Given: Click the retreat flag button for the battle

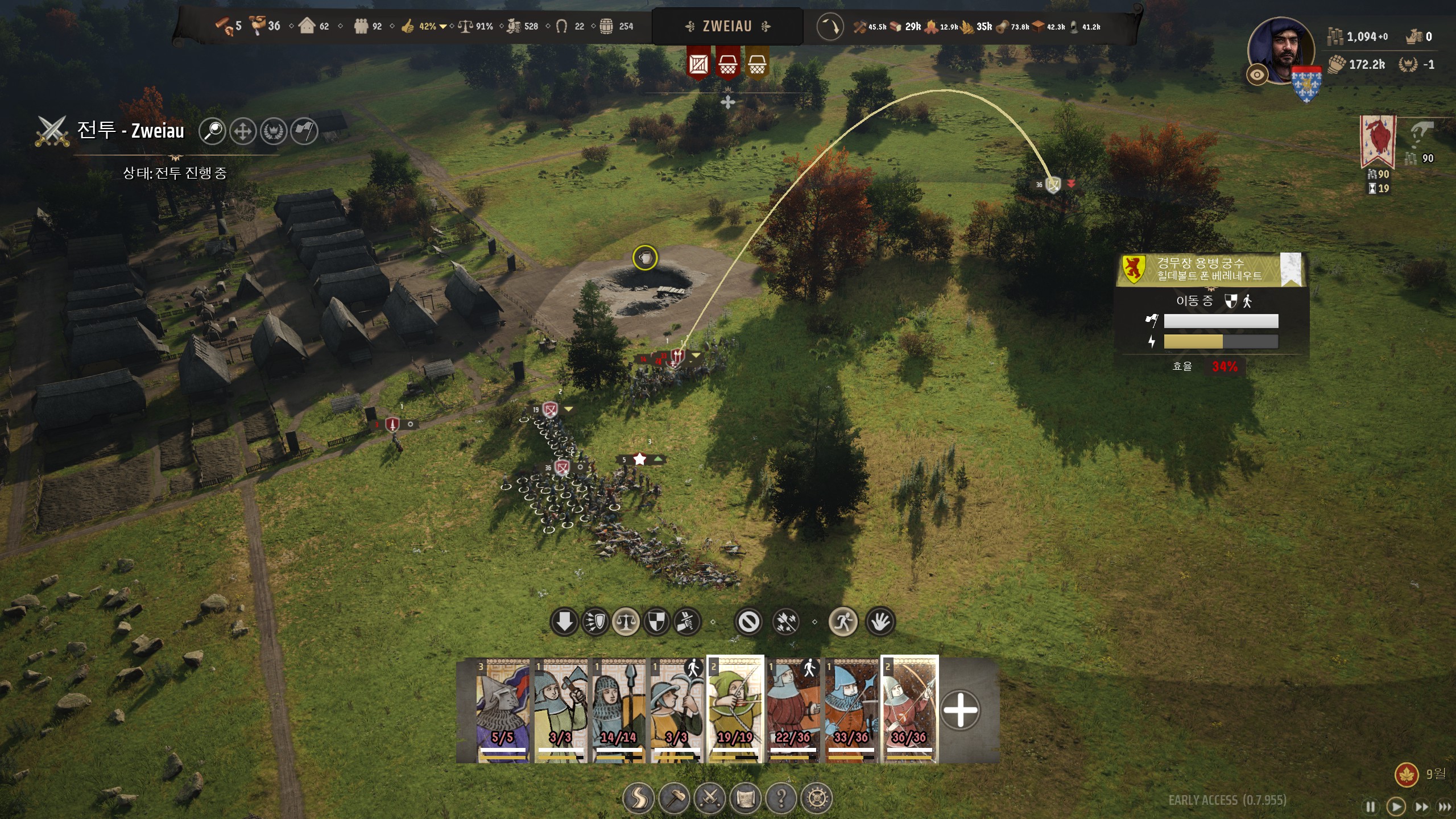Looking at the screenshot, I should (304, 131).
